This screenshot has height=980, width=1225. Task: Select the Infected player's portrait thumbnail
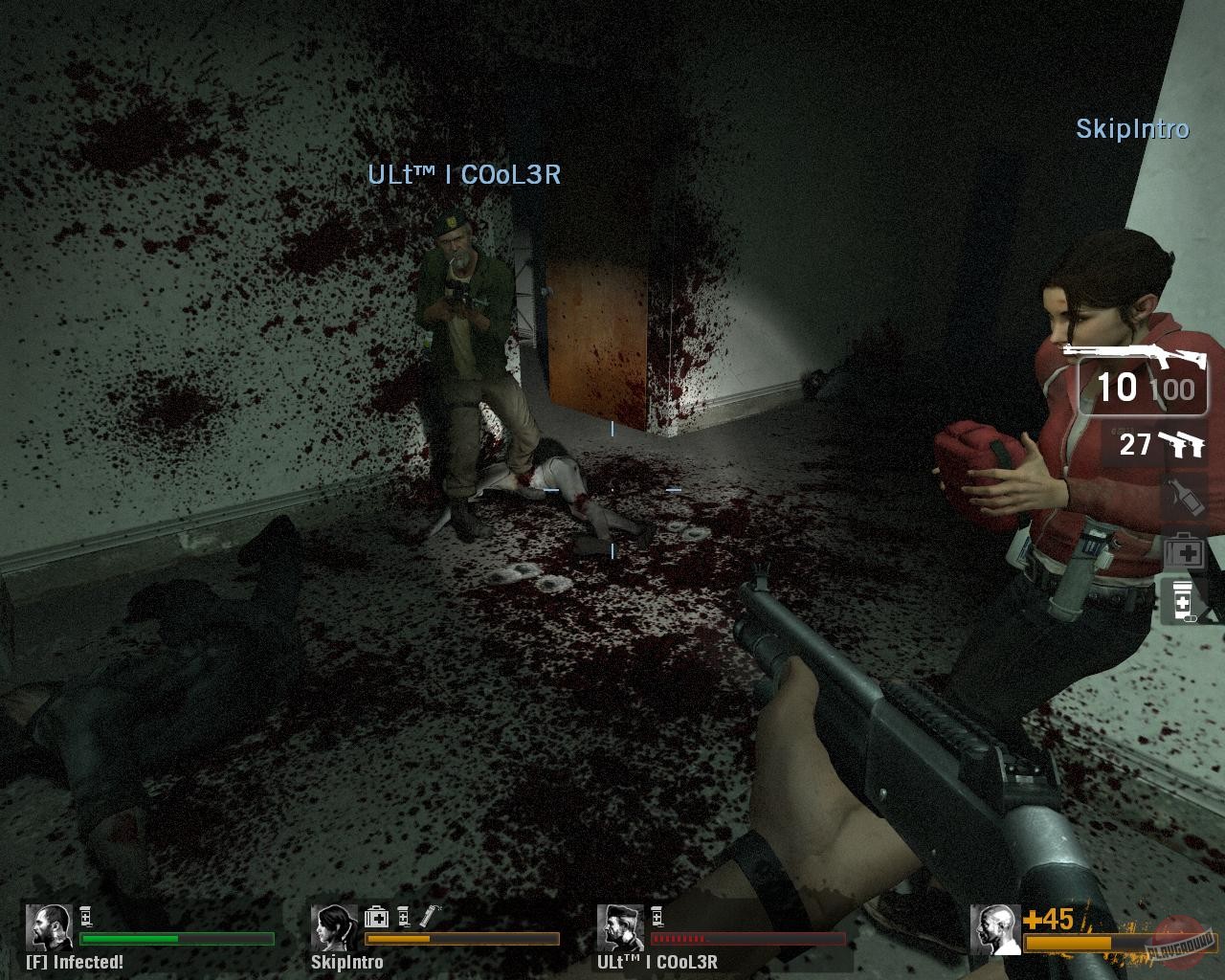pos(50,926)
